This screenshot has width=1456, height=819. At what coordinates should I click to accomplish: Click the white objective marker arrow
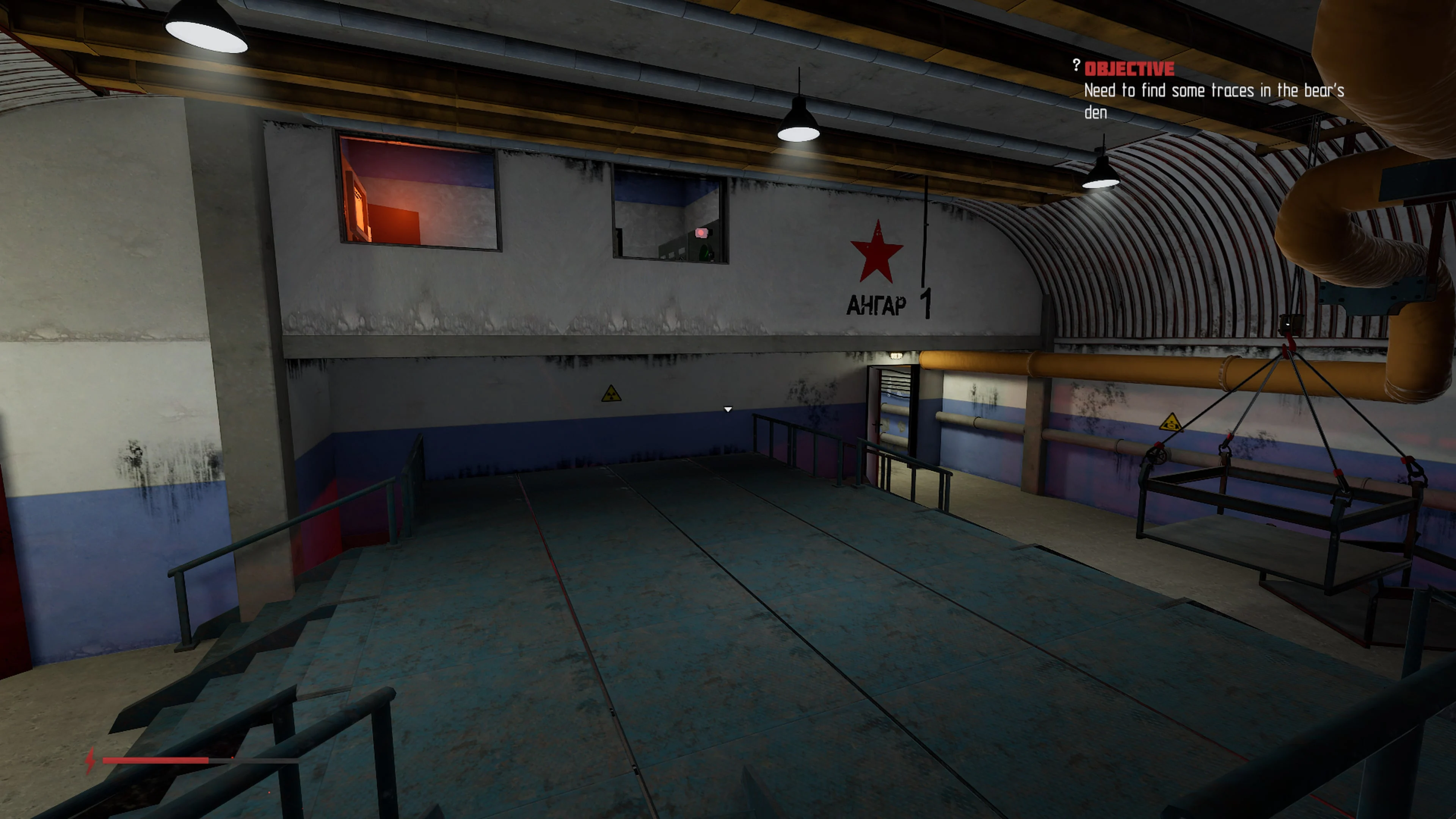[728, 409]
